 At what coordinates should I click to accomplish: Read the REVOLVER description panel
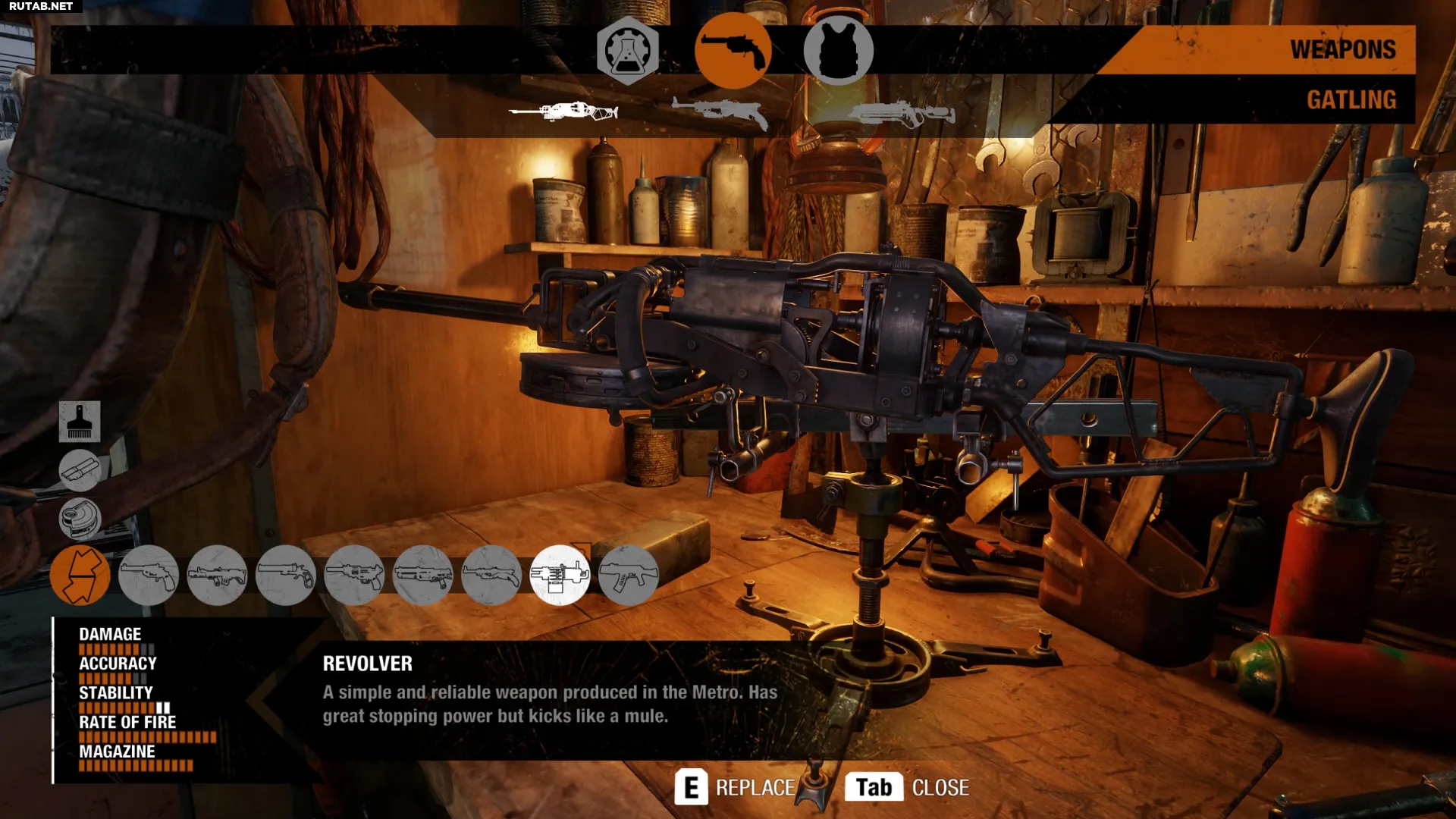[x=550, y=692]
